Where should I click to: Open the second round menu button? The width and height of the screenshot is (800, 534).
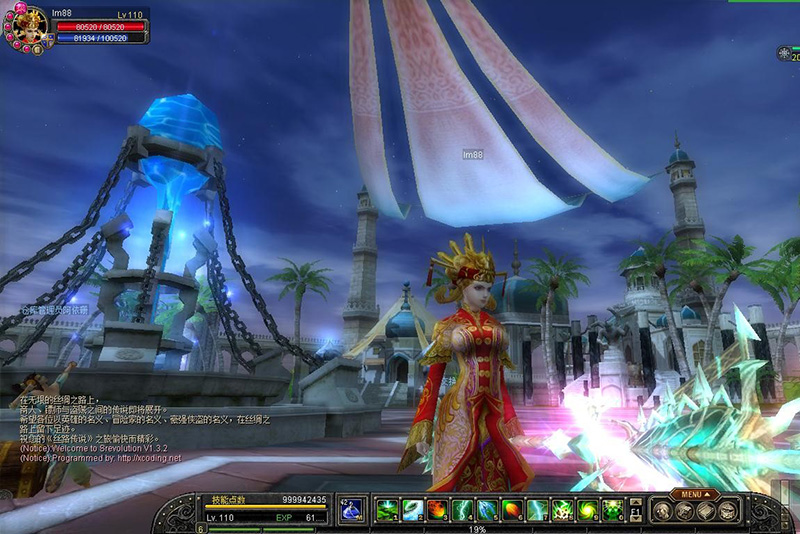tap(684, 510)
